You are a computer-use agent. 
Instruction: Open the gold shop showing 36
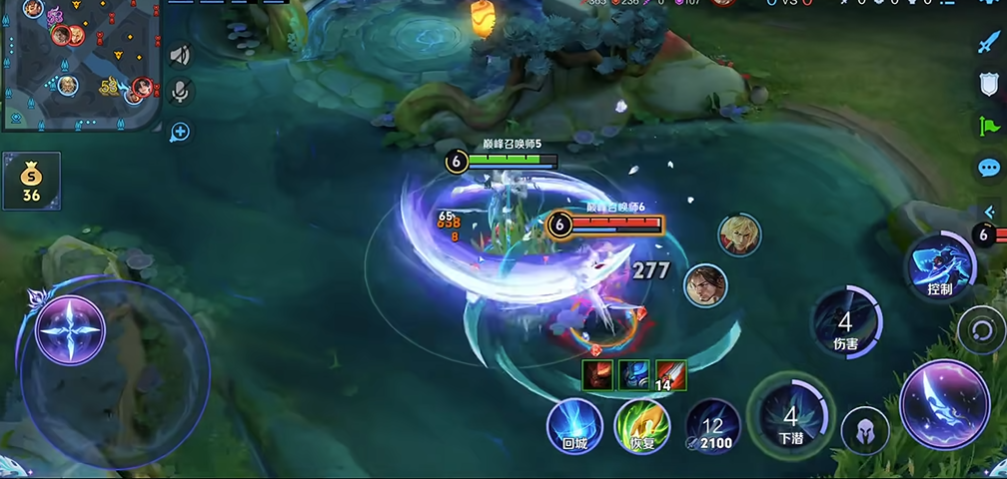[x=32, y=181]
